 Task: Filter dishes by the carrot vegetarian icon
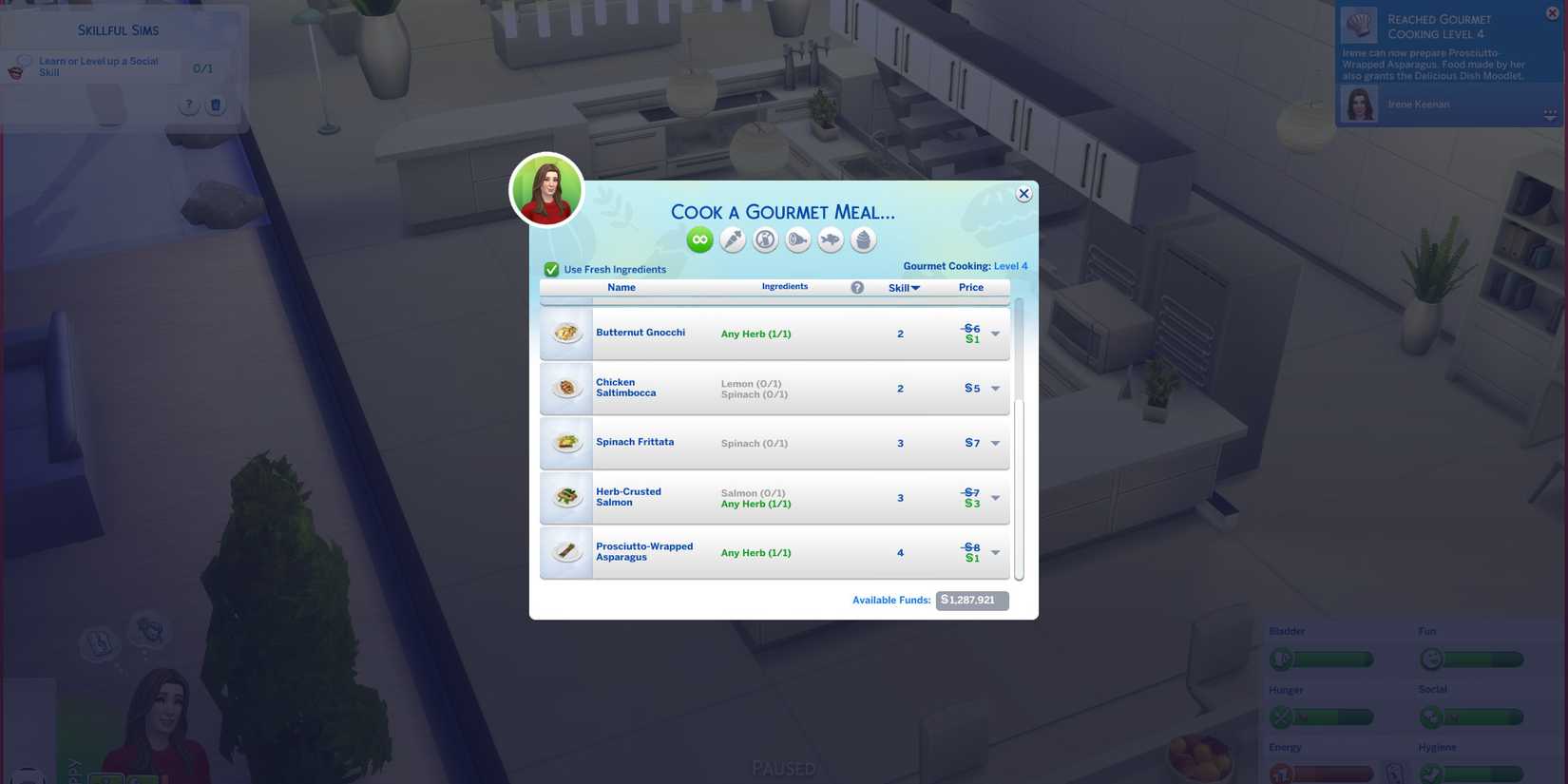pyautogui.click(x=733, y=239)
